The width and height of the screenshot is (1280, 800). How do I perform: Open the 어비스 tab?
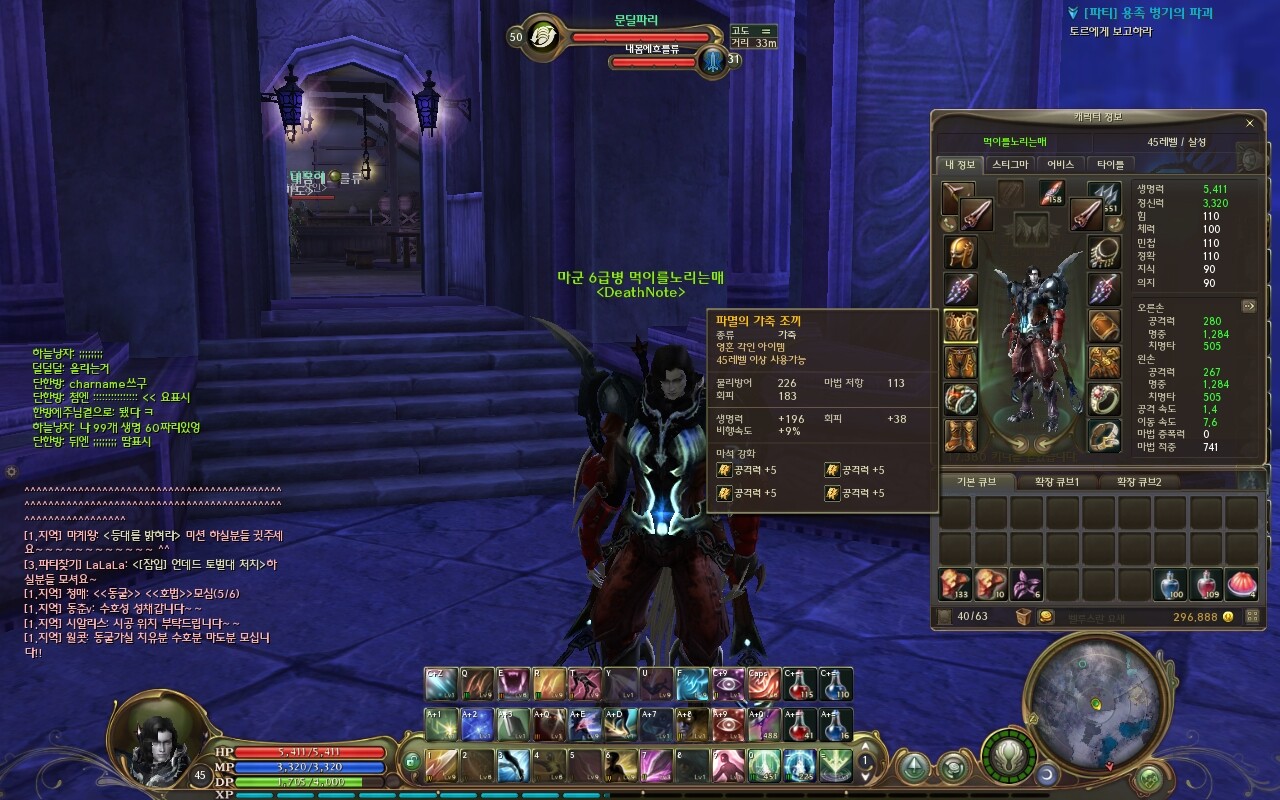pos(1061,164)
